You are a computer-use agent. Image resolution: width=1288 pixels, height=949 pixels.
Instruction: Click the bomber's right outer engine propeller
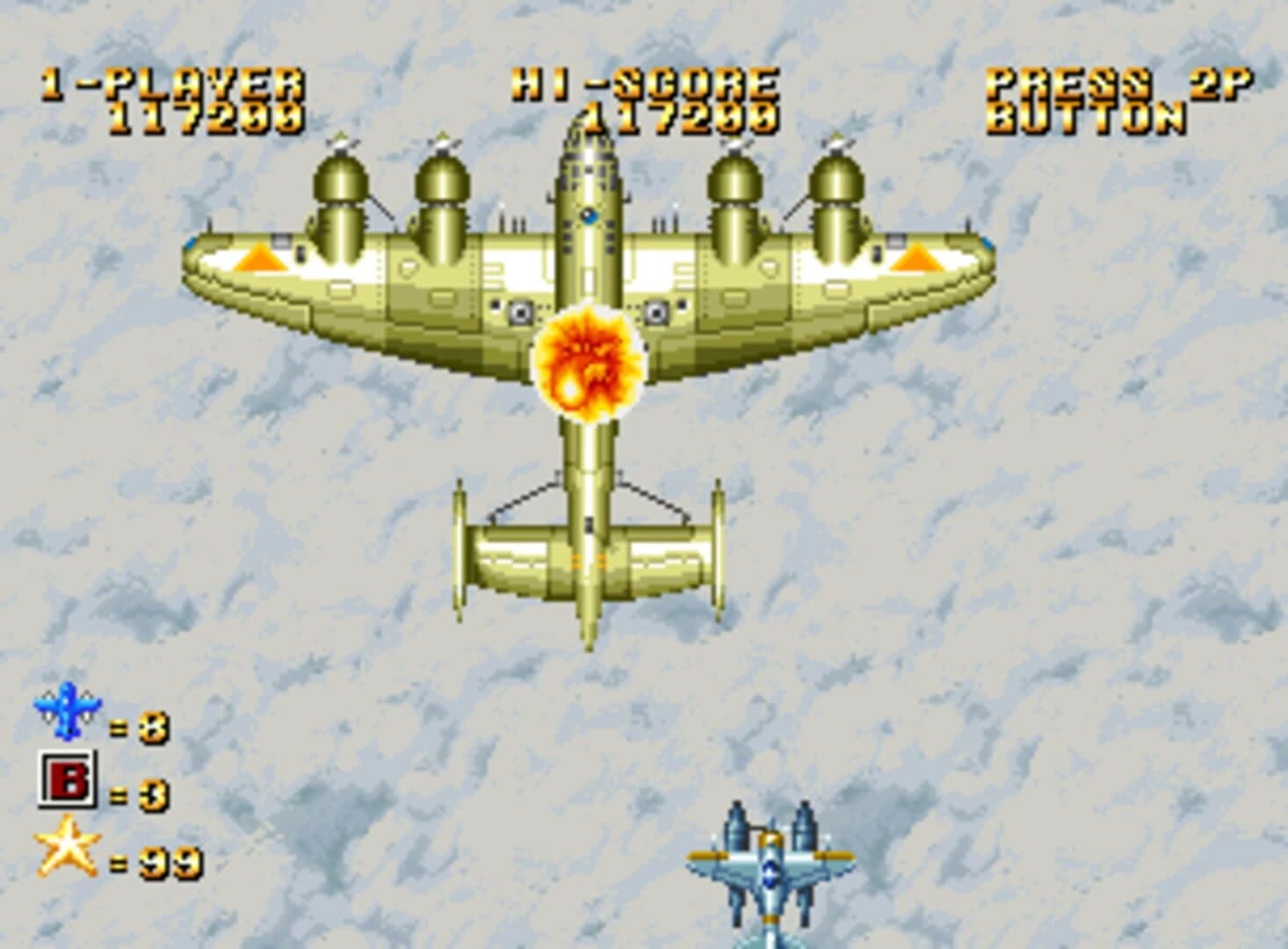(x=836, y=143)
